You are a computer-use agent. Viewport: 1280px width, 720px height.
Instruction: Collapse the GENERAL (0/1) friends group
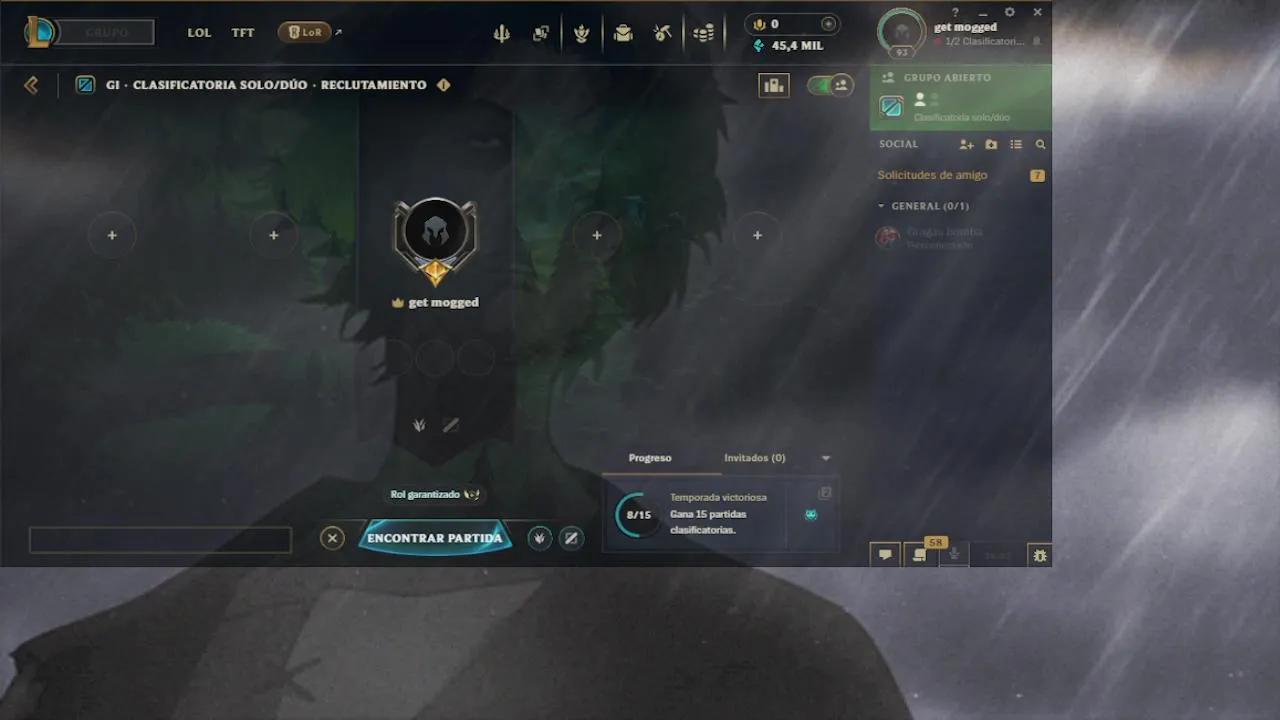pyautogui.click(x=884, y=206)
